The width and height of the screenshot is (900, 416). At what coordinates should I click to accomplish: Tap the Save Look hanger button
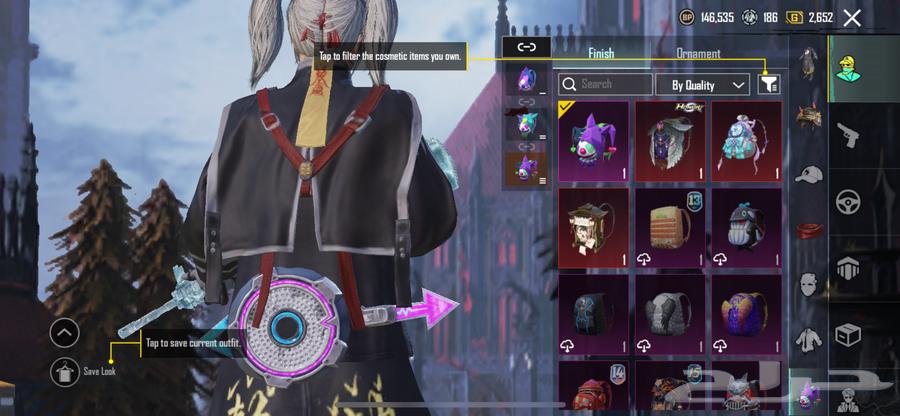64,371
